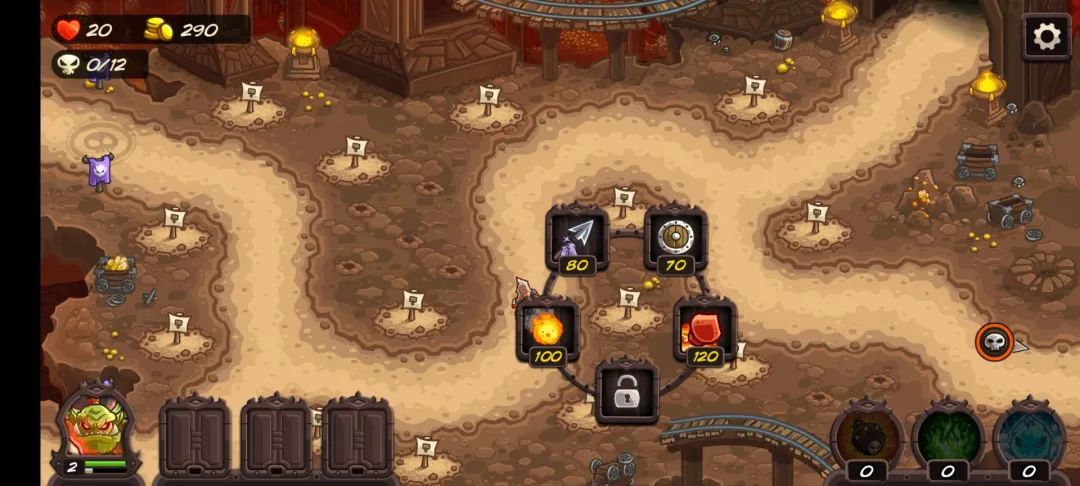1080x486 pixels.
Task: Use the green flames consumable item
Action: click(x=947, y=436)
